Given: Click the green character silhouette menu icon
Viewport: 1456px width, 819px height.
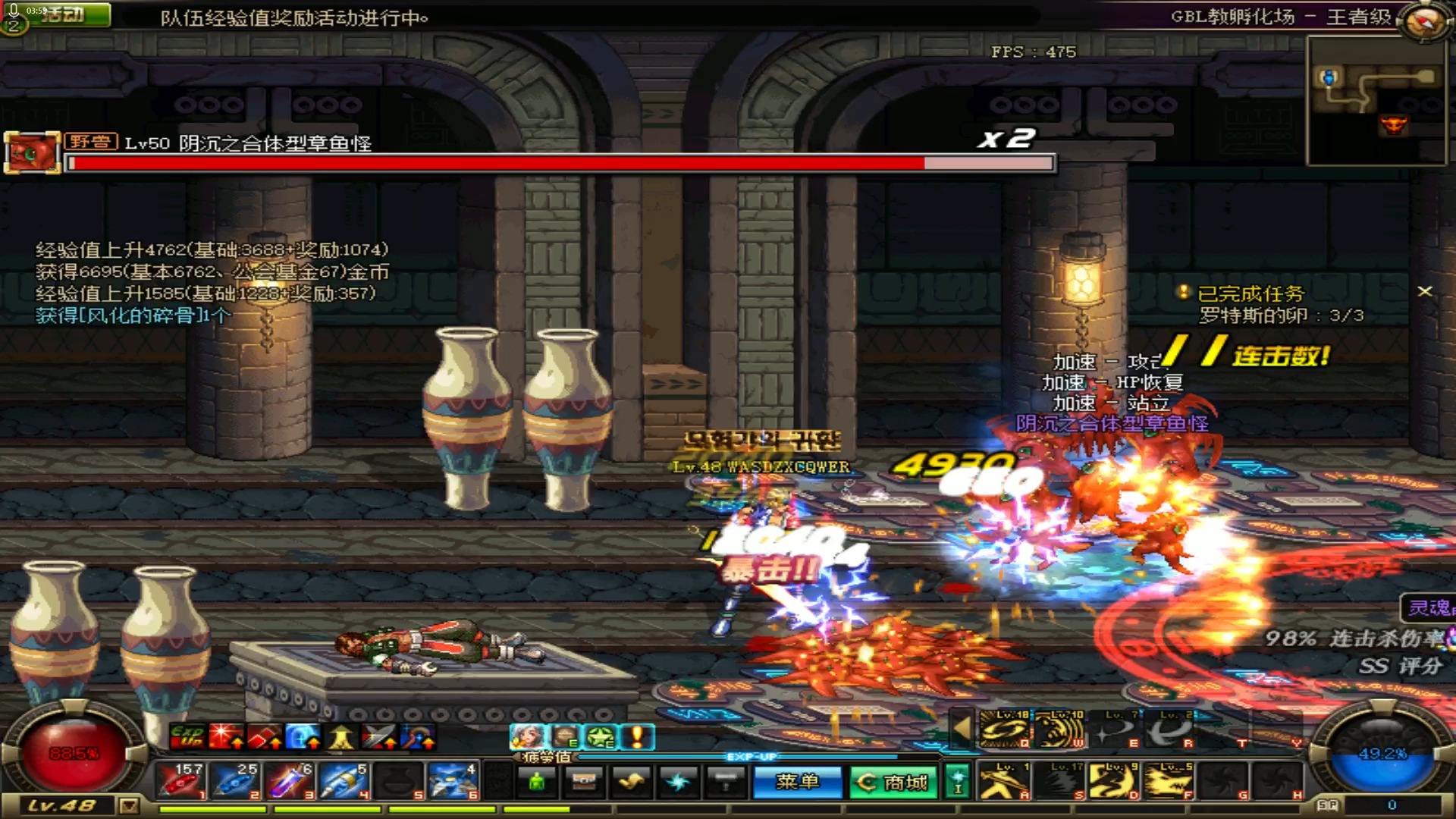Looking at the screenshot, I should point(537,782).
